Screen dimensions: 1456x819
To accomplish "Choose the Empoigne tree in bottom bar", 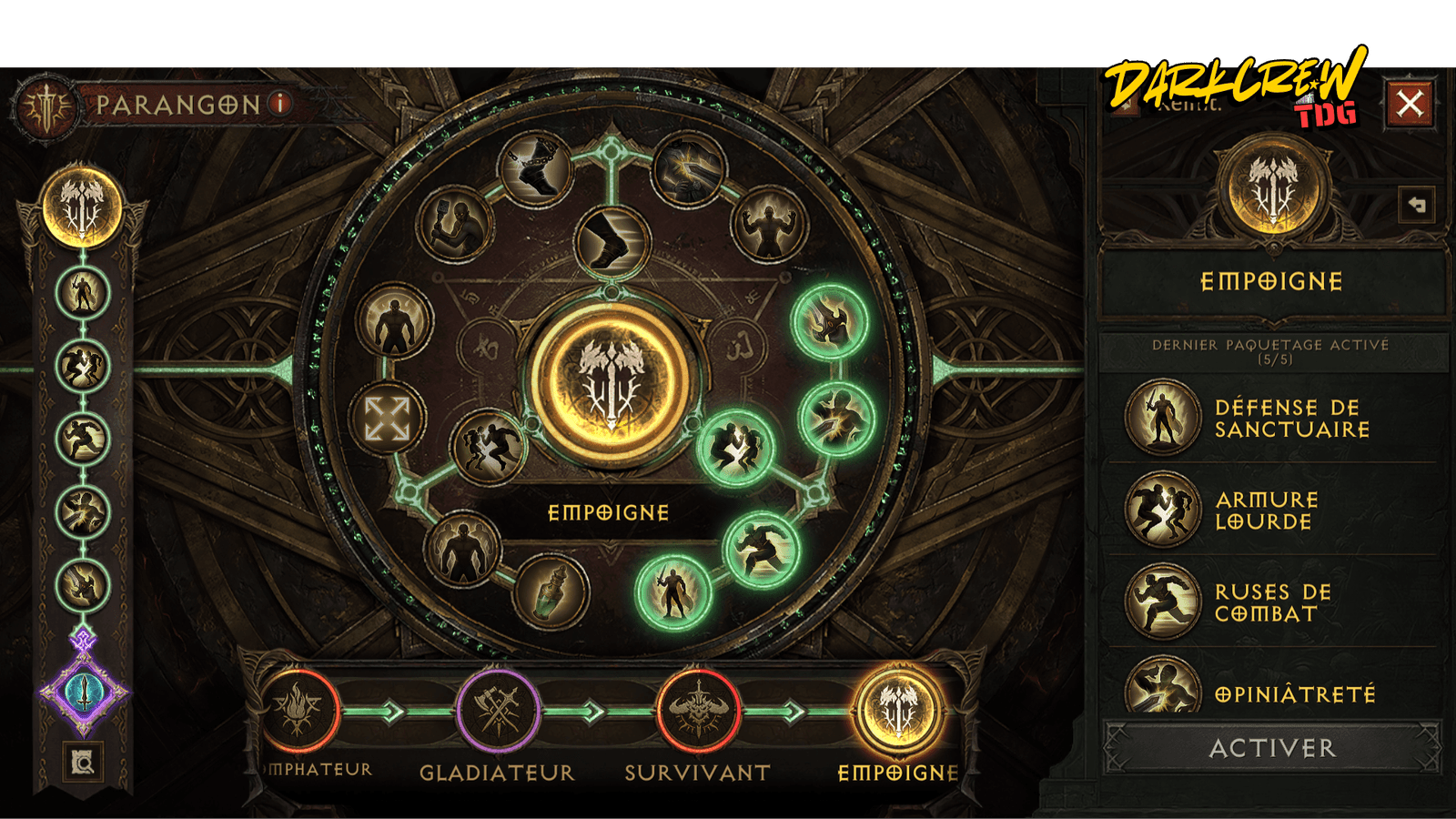I will 898,712.
